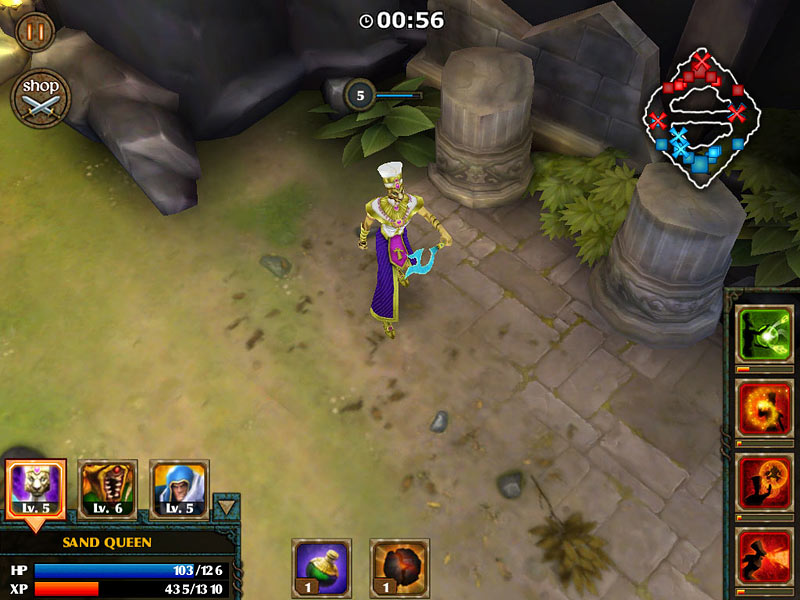The image size is (800, 600).
Task: Open the shop
Action: point(41,98)
